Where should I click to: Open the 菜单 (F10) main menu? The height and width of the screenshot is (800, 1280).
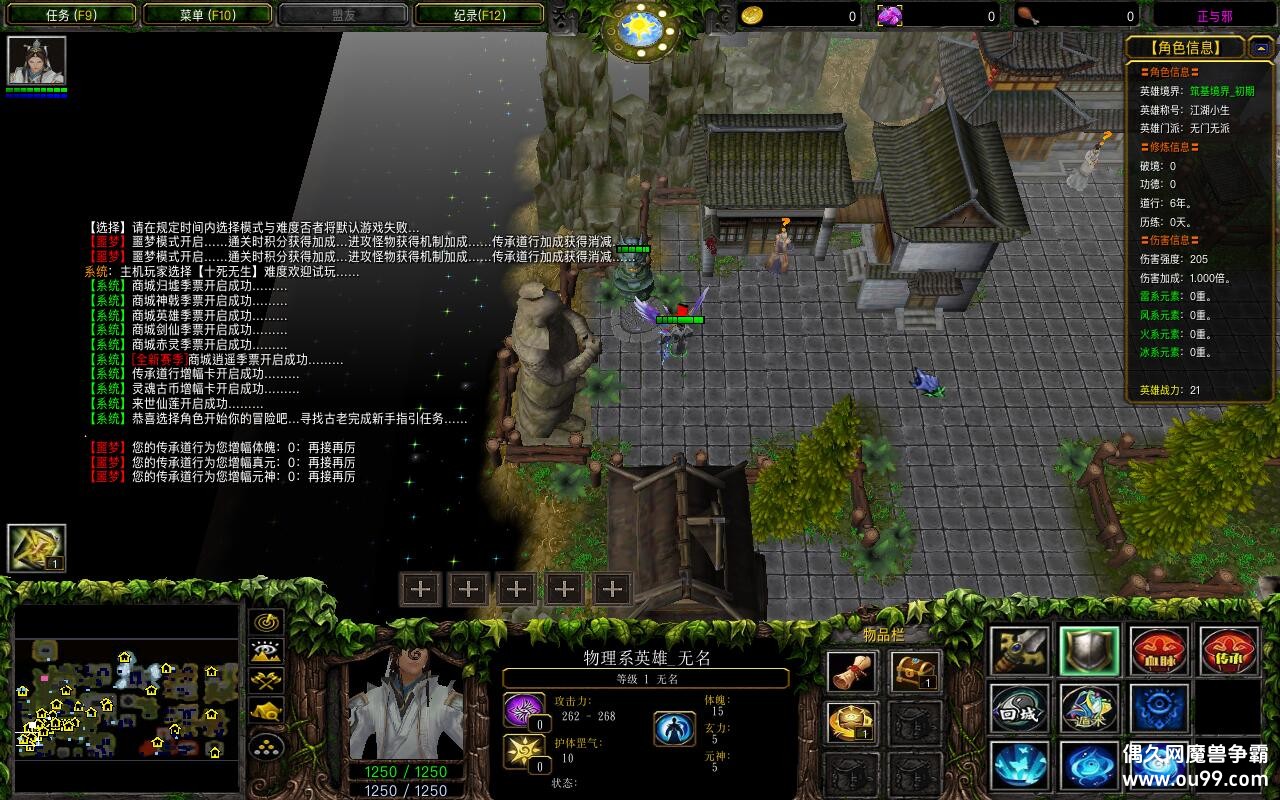207,15
